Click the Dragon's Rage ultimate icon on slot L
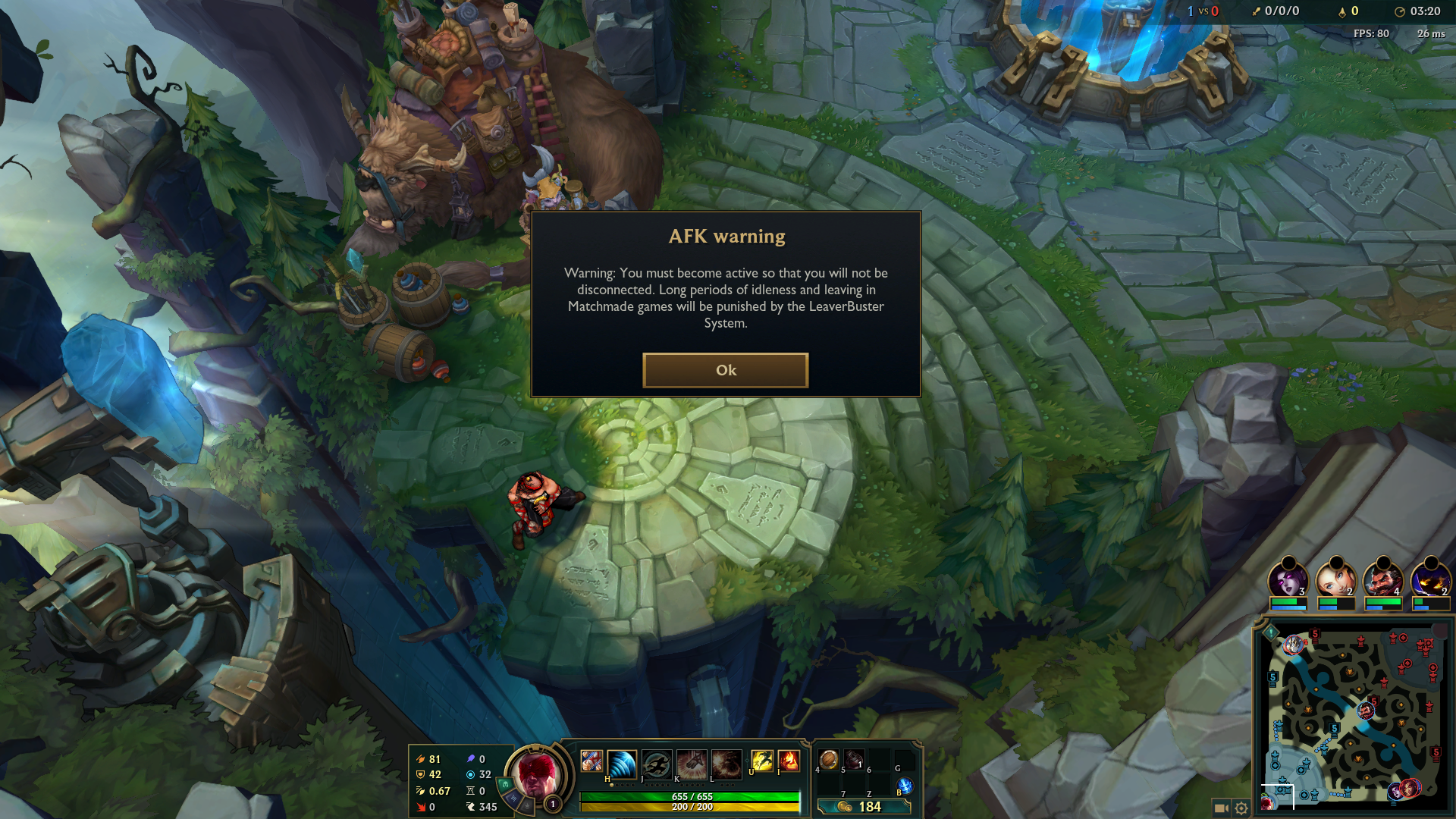1456x819 pixels. [x=726, y=765]
